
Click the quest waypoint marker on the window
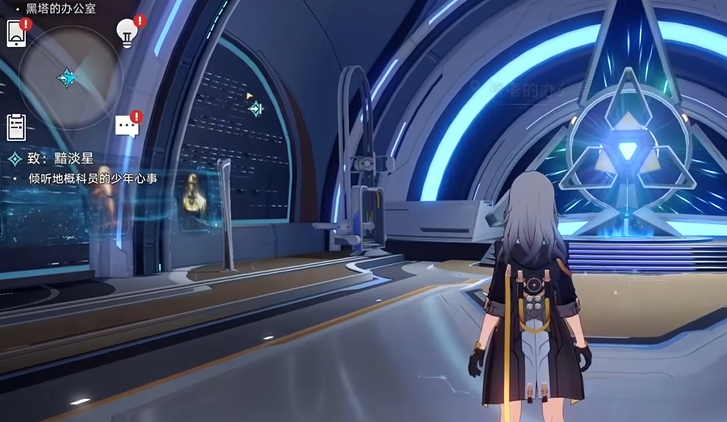coord(256,108)
